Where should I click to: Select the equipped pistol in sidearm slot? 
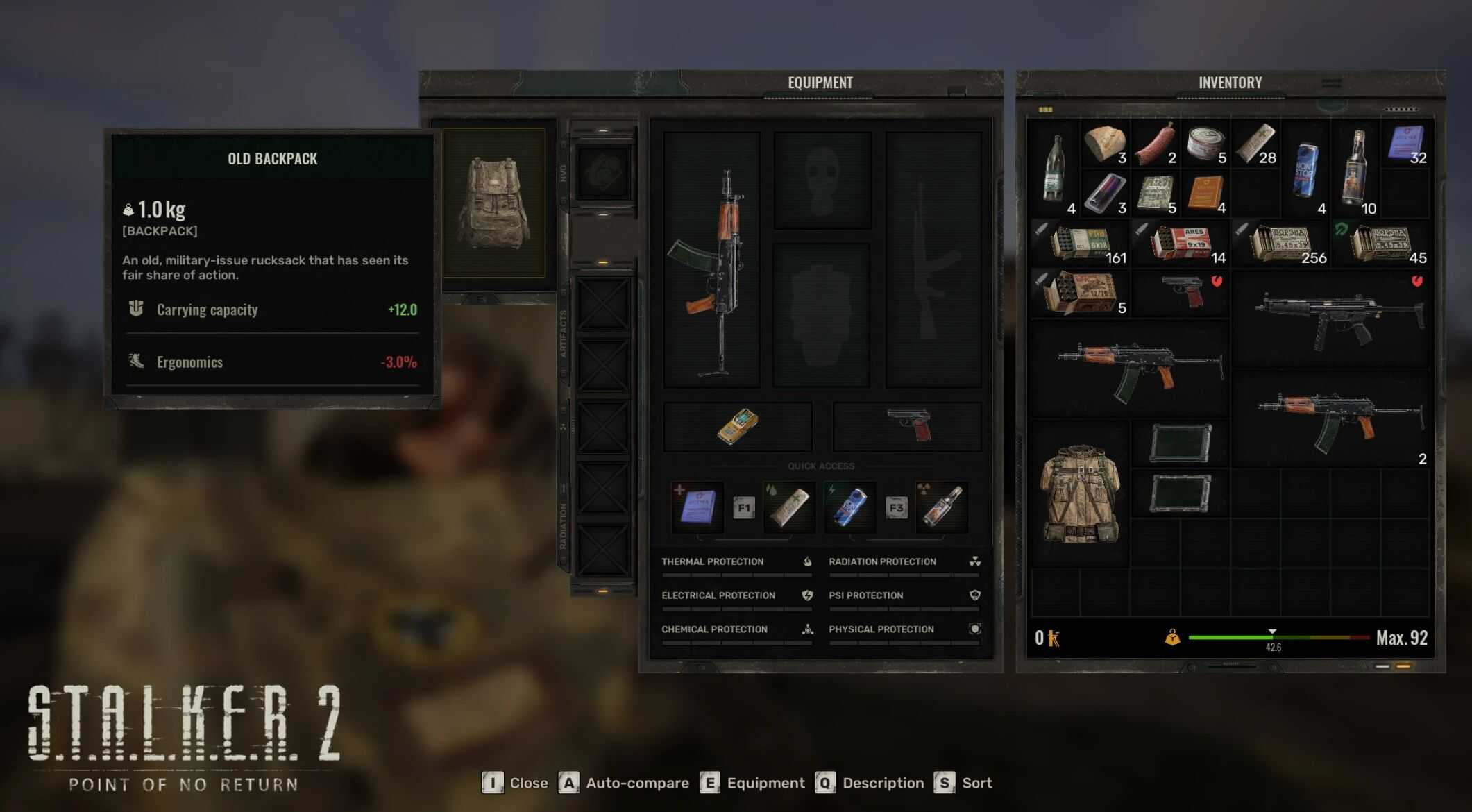coord(908,425)
